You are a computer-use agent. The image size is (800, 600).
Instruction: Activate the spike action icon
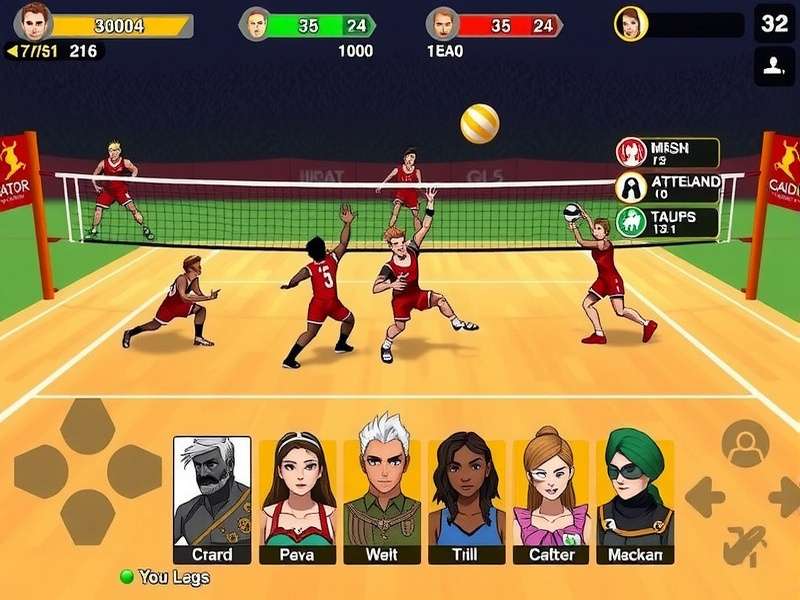744,546
